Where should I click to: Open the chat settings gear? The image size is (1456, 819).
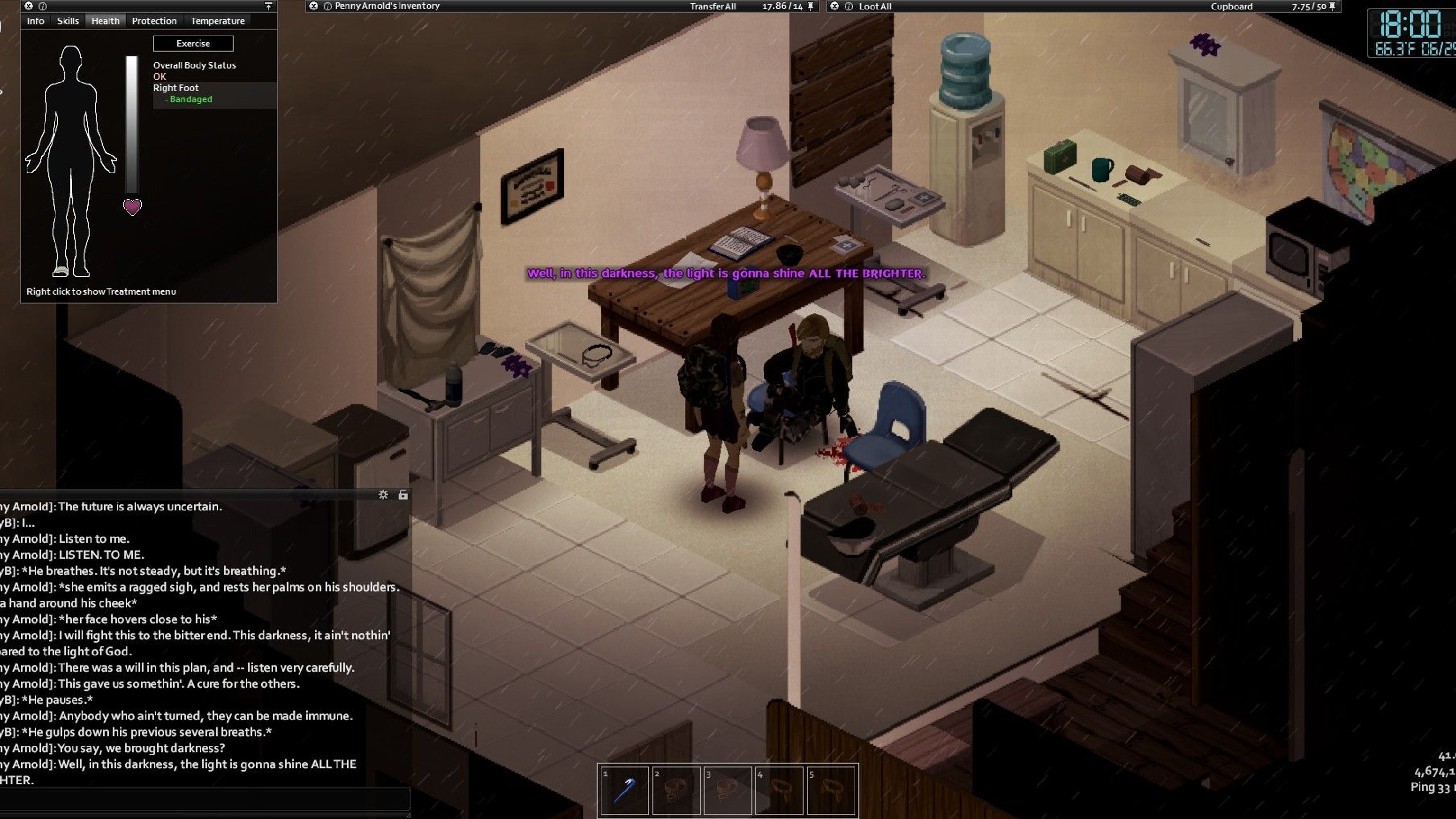tap(383, 494)
